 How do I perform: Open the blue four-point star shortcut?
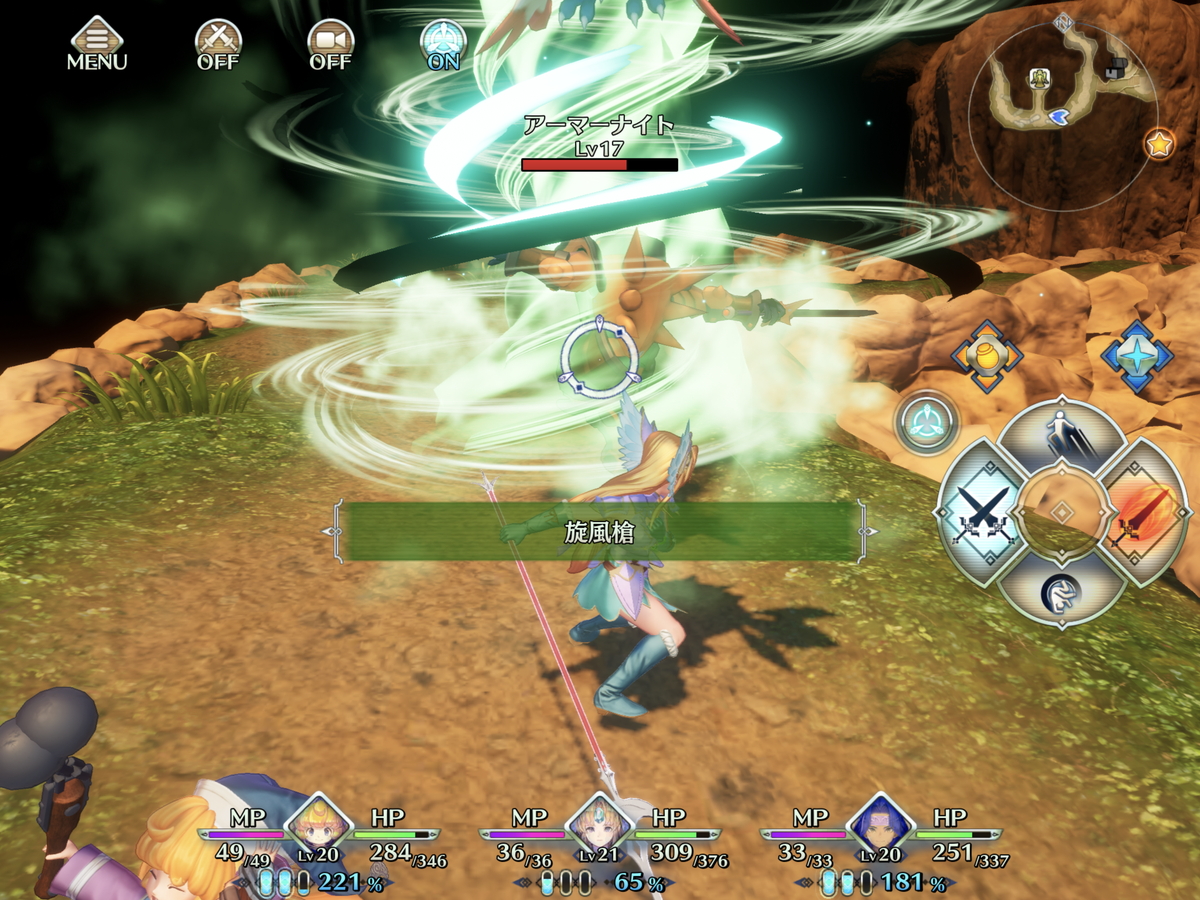tap(1137, 357)
